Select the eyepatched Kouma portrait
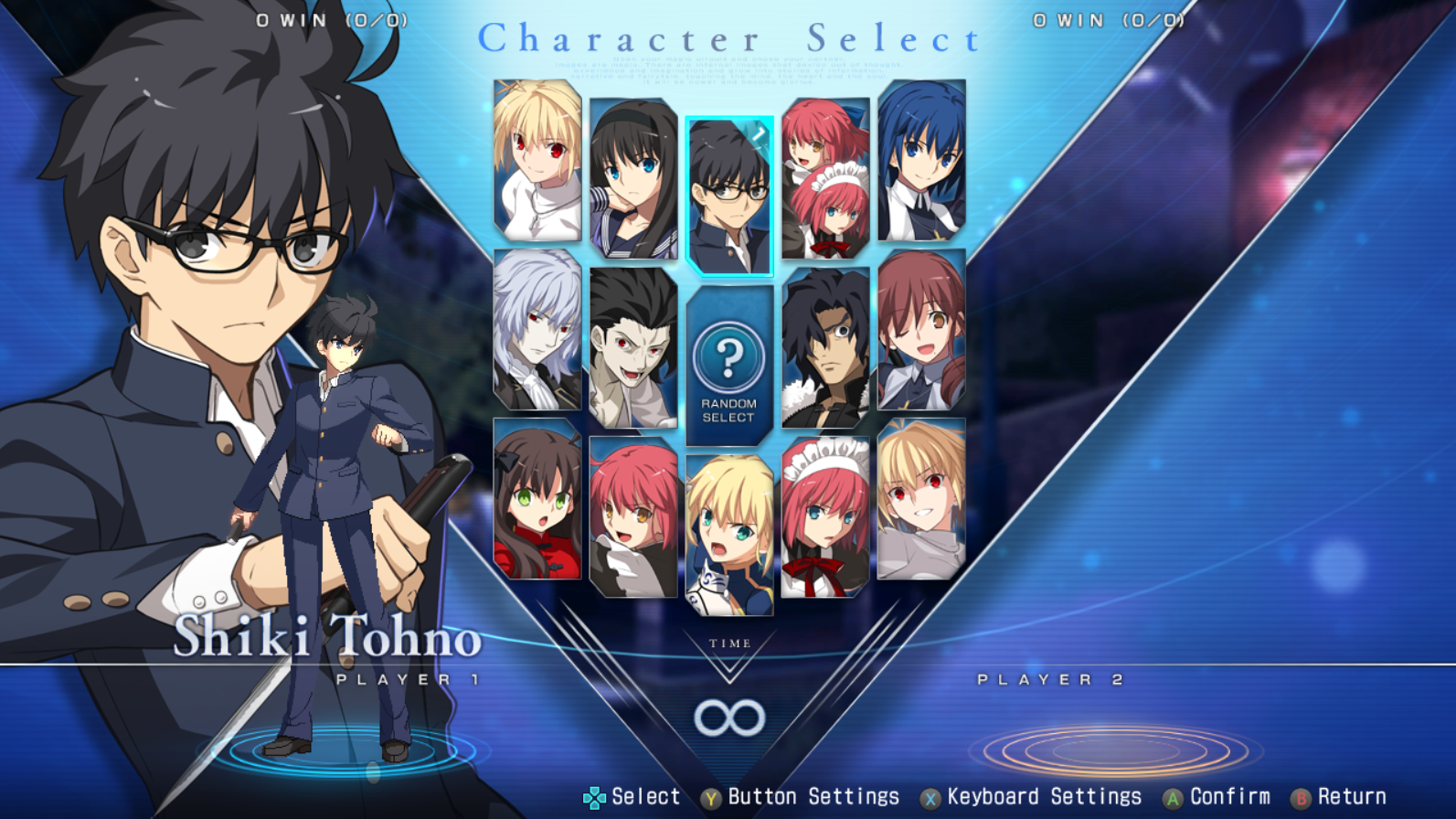1456x819 pixels. click(824, 352)
